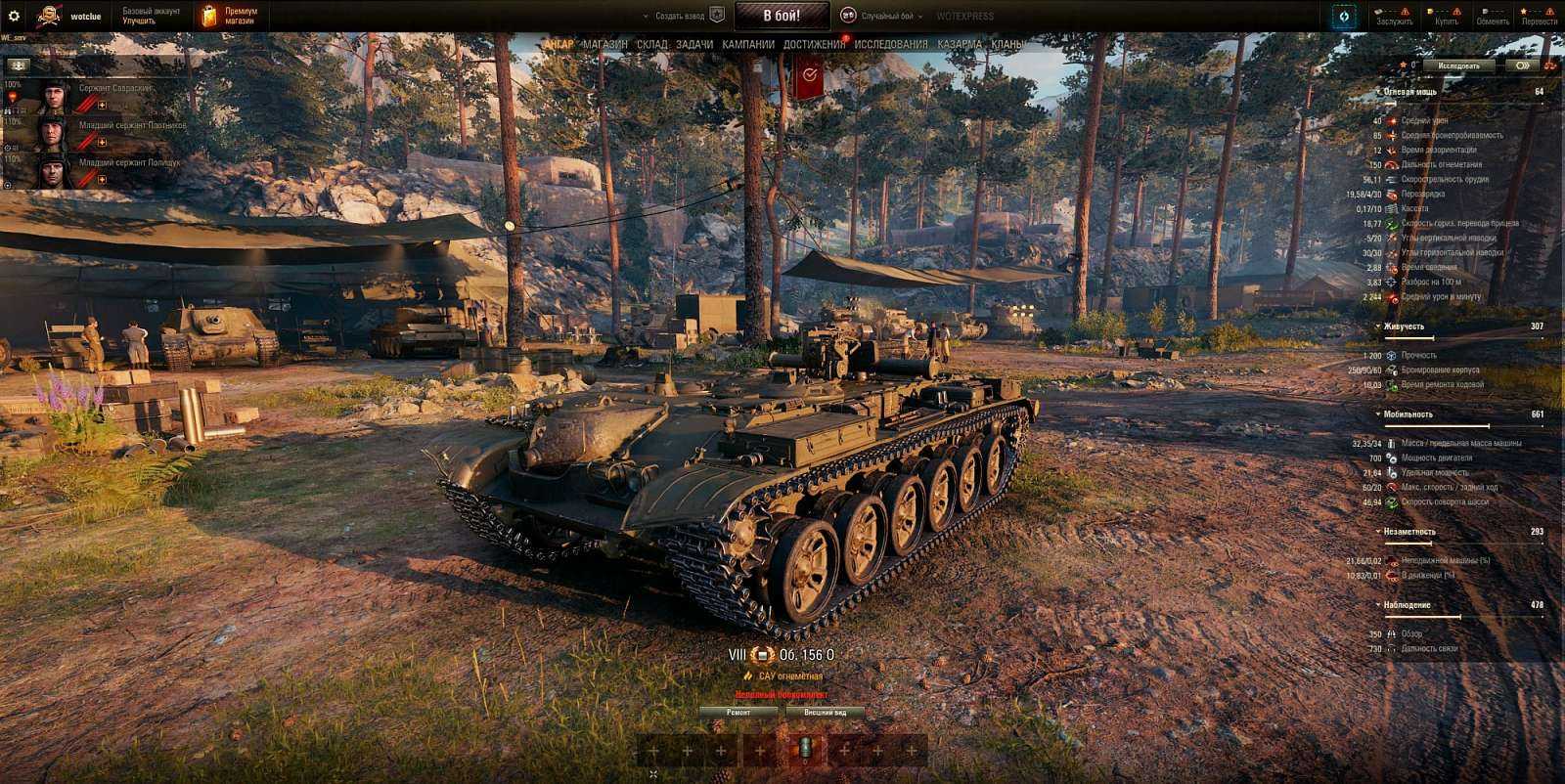Image resolution: width=1565 pixels, height=784 pixels.
Task: Open the Премиум магазин
Action: [x=232, y=14]
